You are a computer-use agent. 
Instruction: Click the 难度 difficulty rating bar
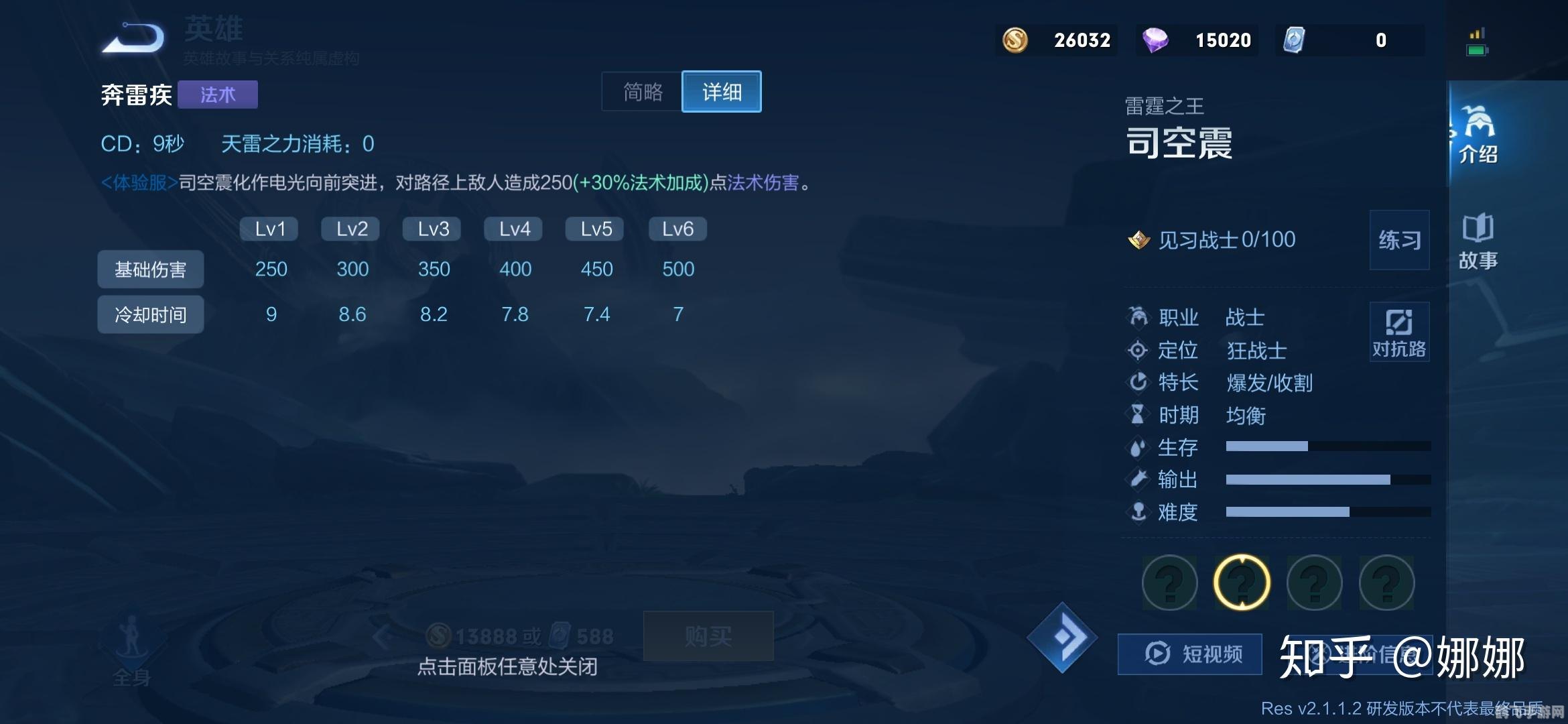point(1327,512)
